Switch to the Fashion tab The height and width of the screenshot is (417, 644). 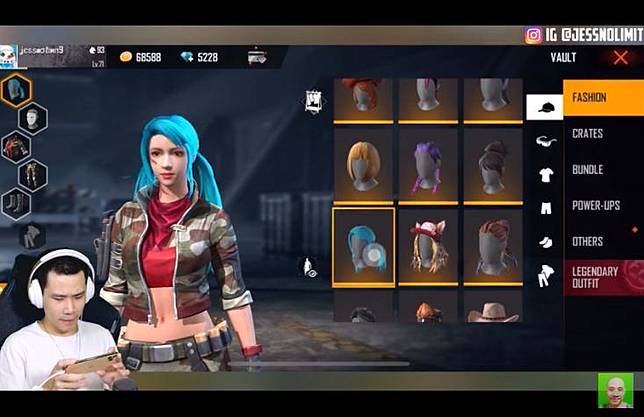(602, 98)
